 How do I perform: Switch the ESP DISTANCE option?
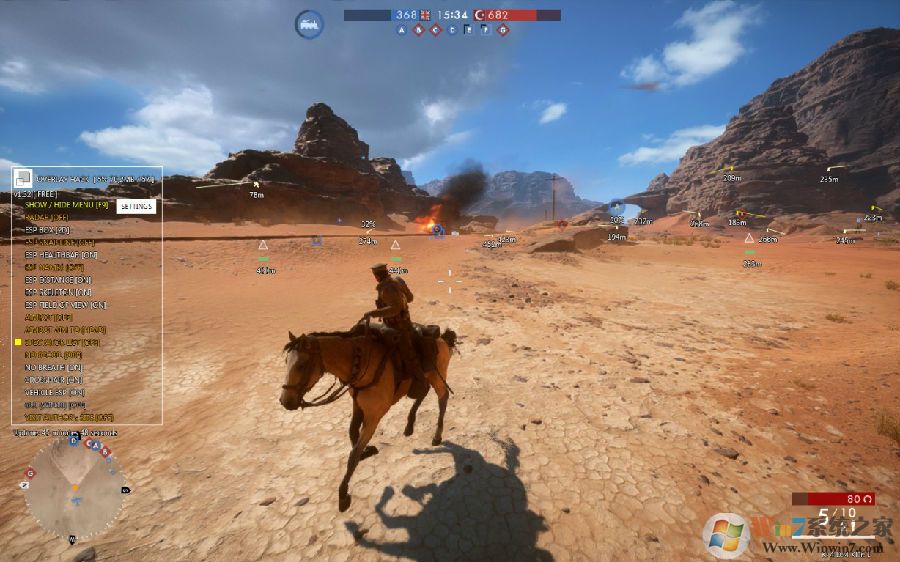coord(58,280)
